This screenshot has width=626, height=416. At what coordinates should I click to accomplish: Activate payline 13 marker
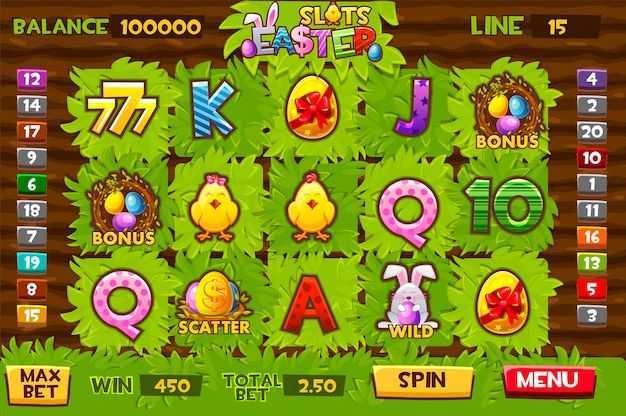point(592,263)
